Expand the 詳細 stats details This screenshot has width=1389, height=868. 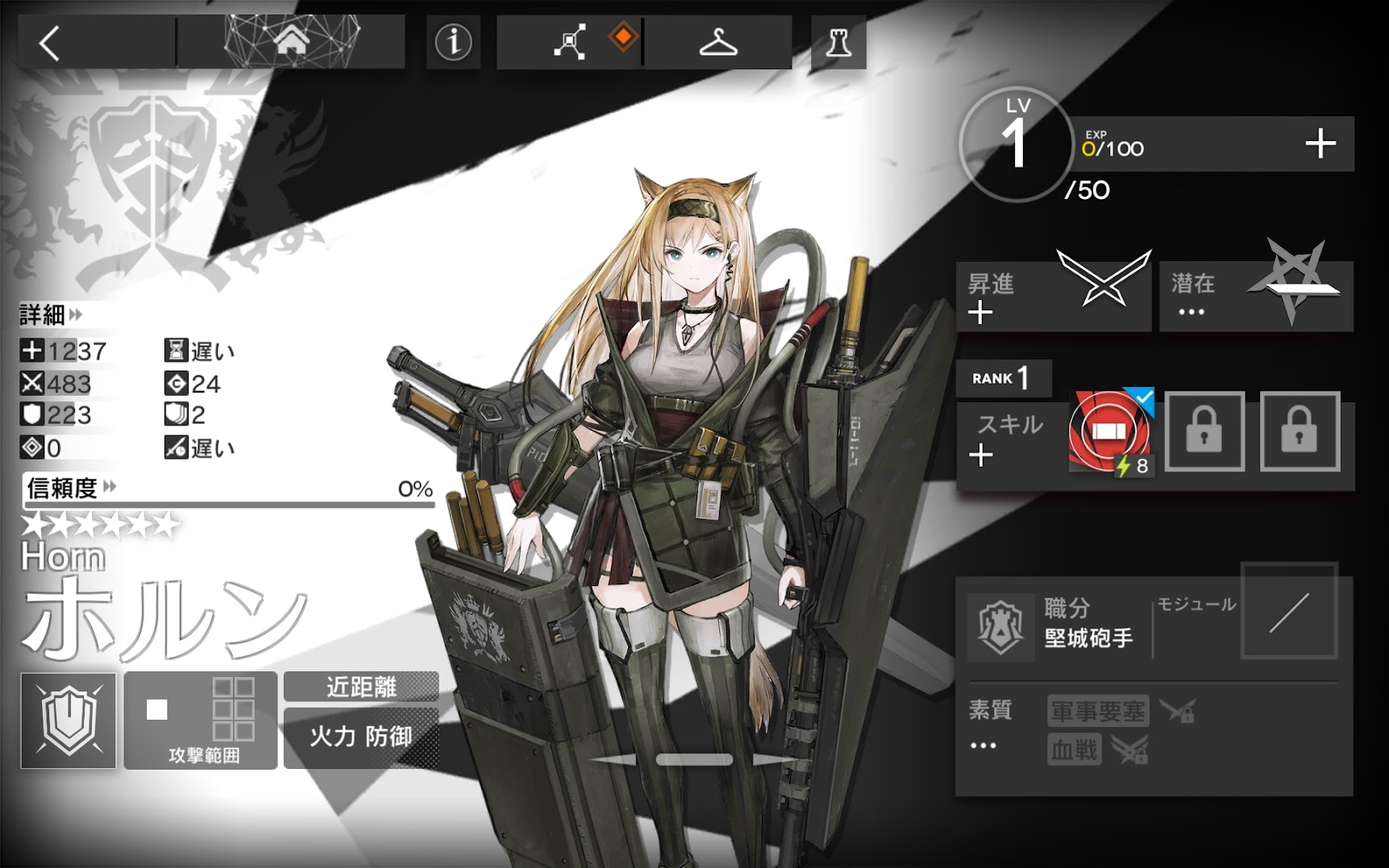(x=50, y=314)
